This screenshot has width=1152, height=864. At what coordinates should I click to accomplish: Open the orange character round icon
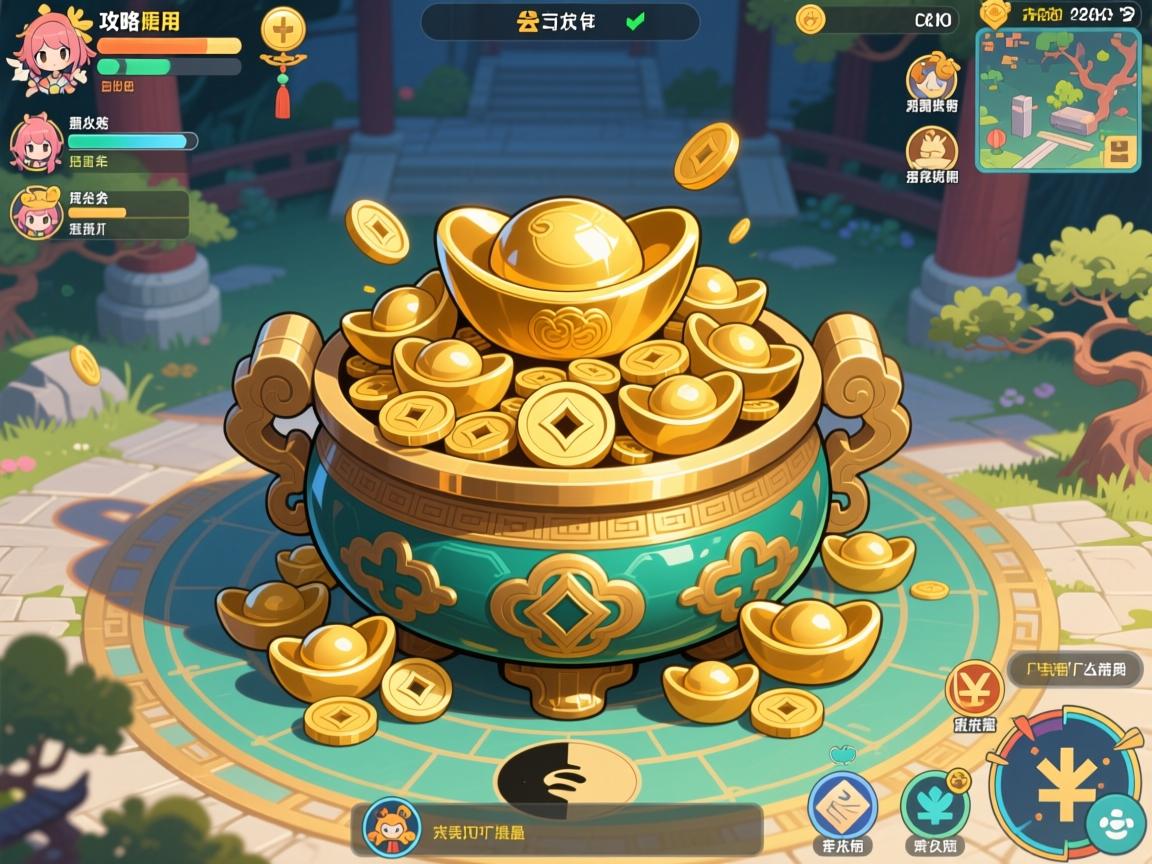coord(932,77)
